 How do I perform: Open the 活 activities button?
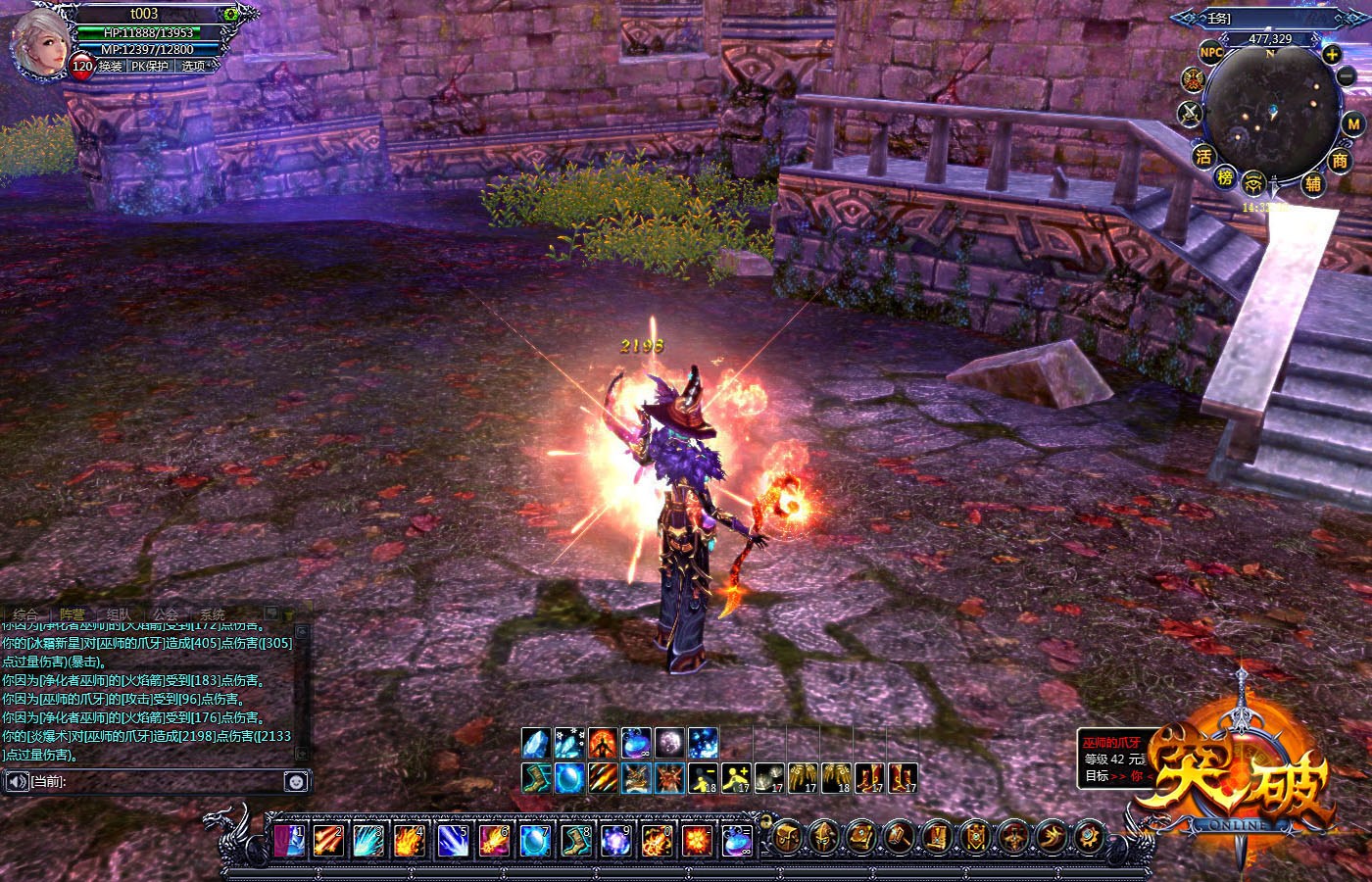[1203, 156]
